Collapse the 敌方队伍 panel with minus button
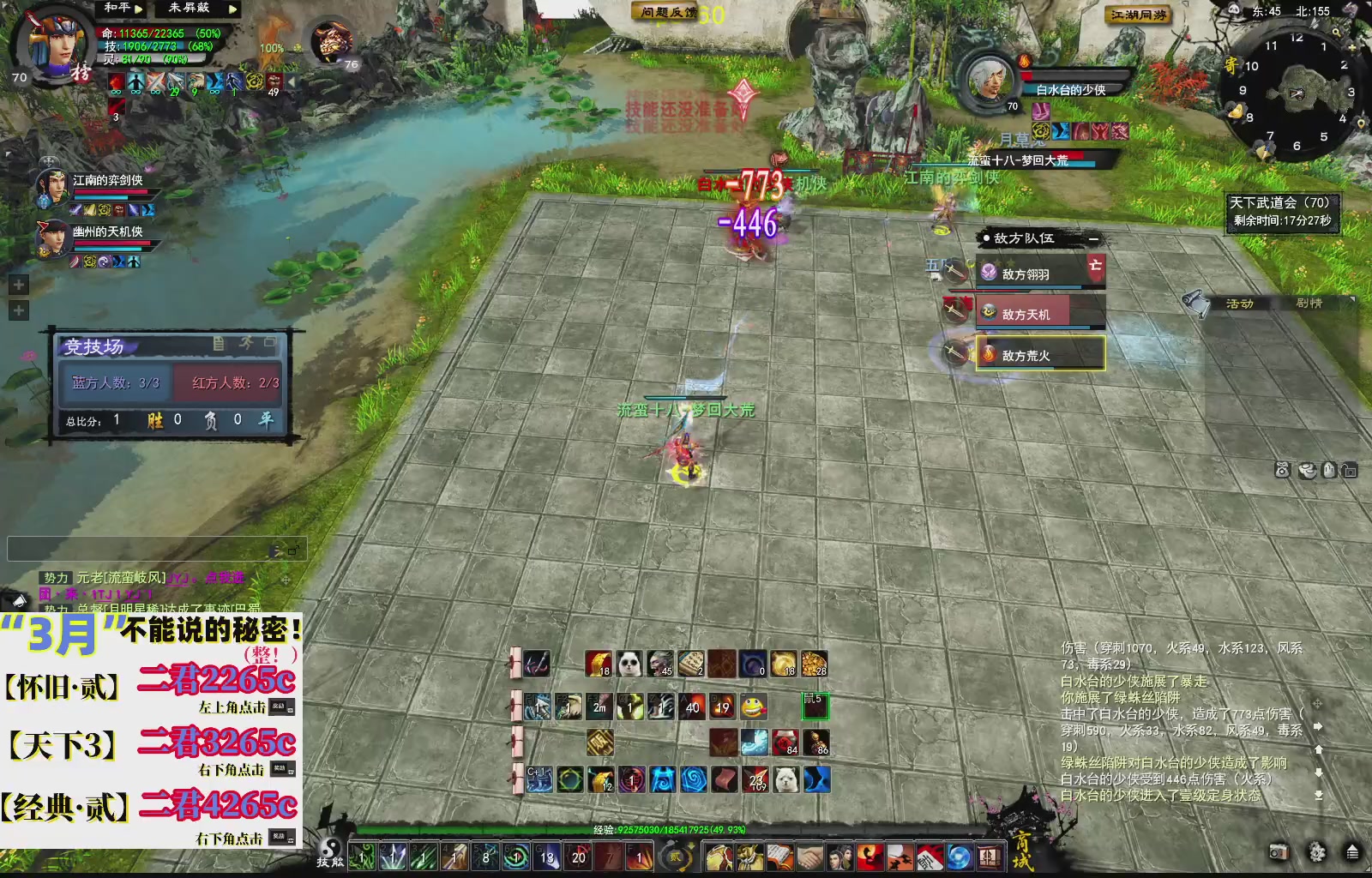The height and width of the screenshot is (878, 1372). tap(1095, 238)
